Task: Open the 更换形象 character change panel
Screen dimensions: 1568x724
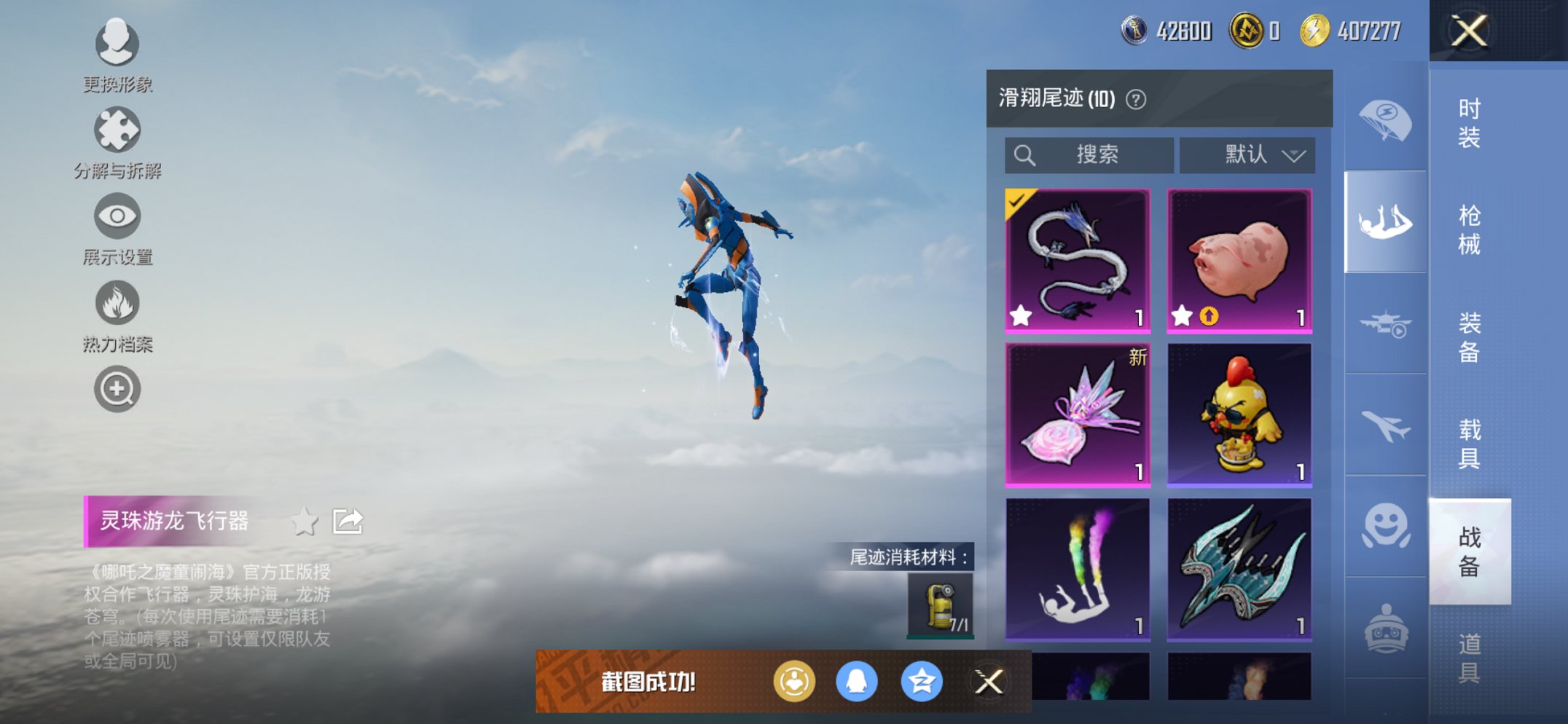Action: pos(117,45)
